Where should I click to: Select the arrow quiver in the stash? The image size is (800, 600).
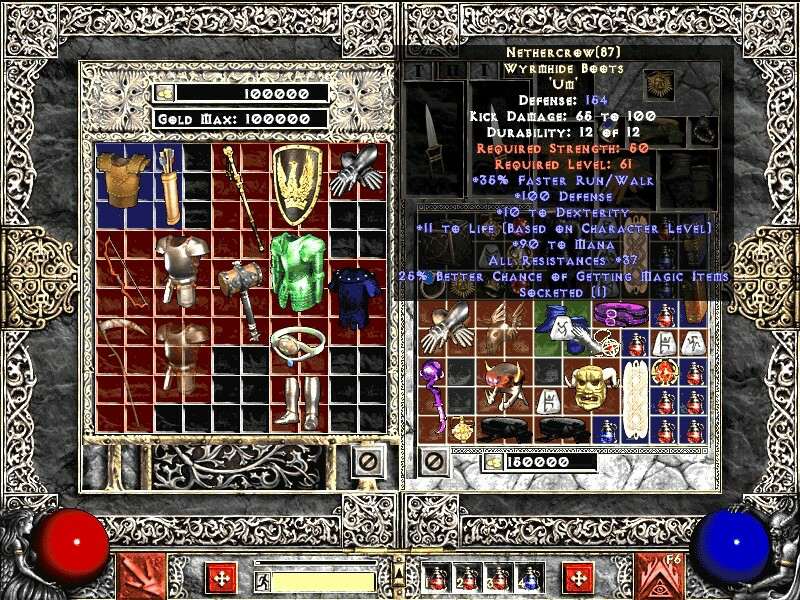[x=167, y=185]
